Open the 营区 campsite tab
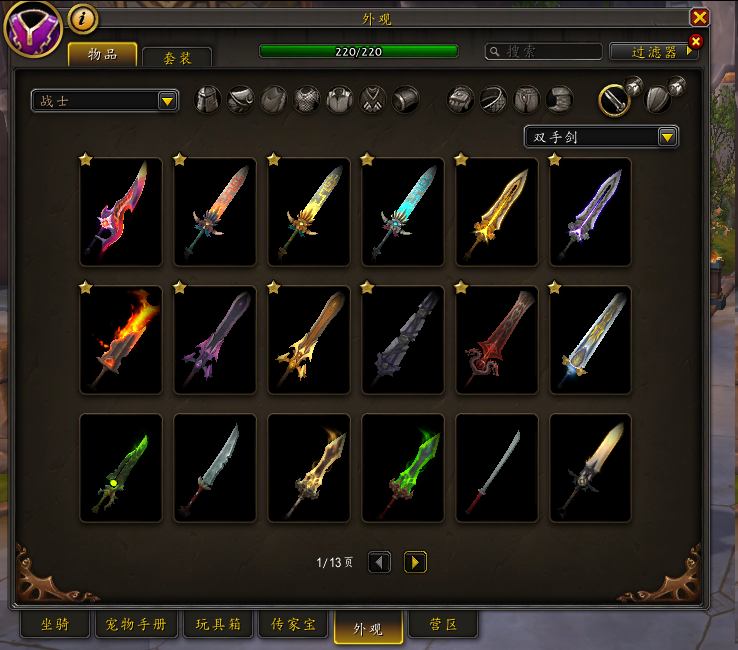Screen dimensions: 738x650 click(443, 625)
